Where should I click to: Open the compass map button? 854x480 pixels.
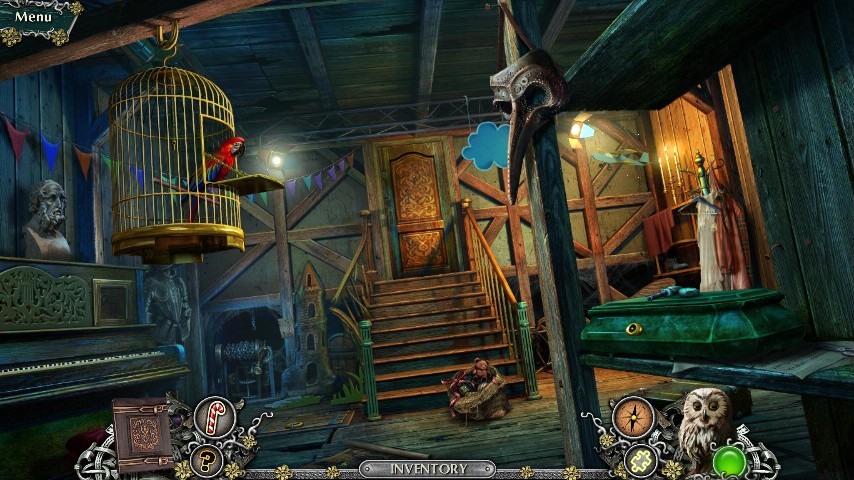632,416
